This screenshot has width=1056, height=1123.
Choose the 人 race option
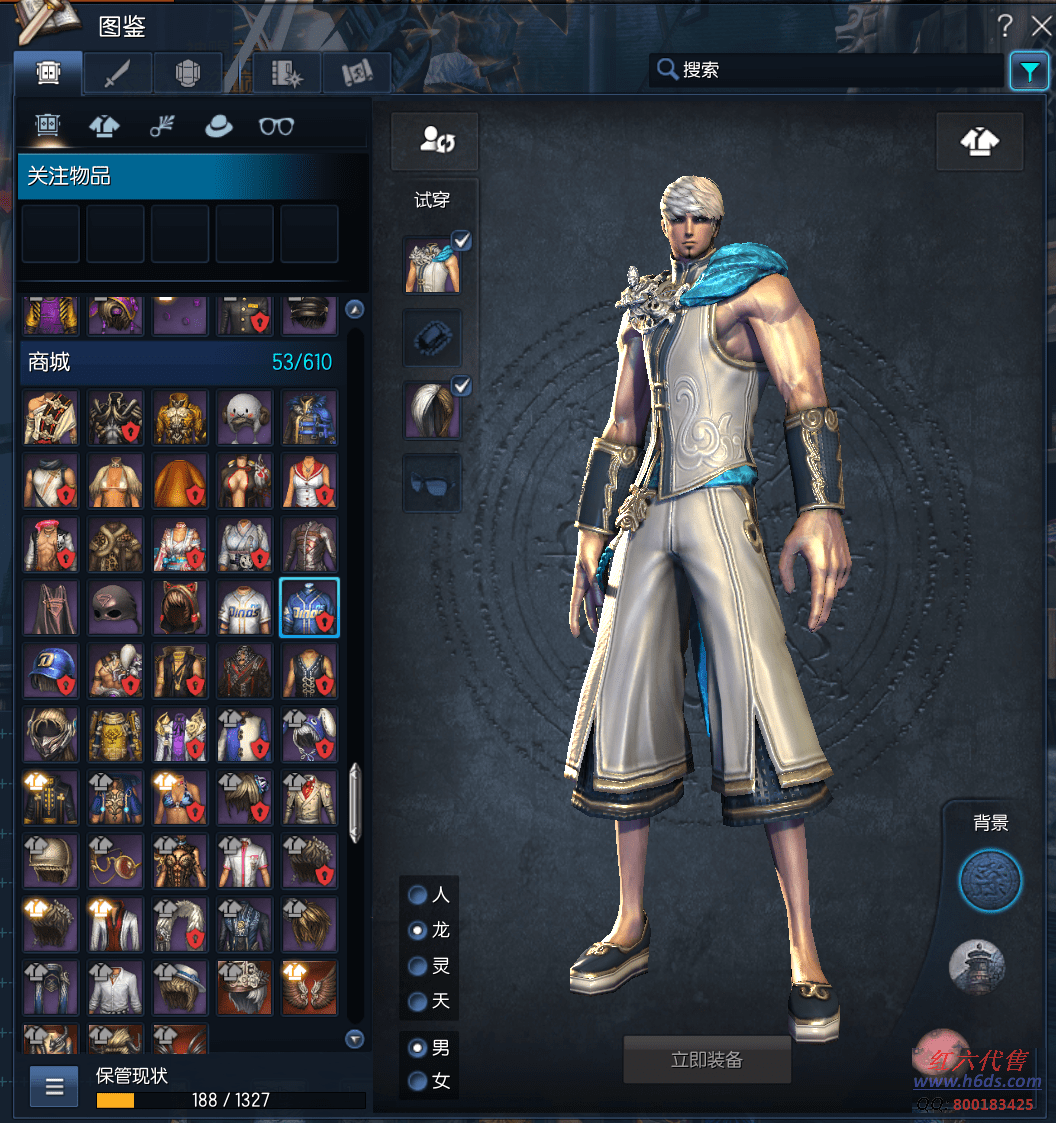418,894
